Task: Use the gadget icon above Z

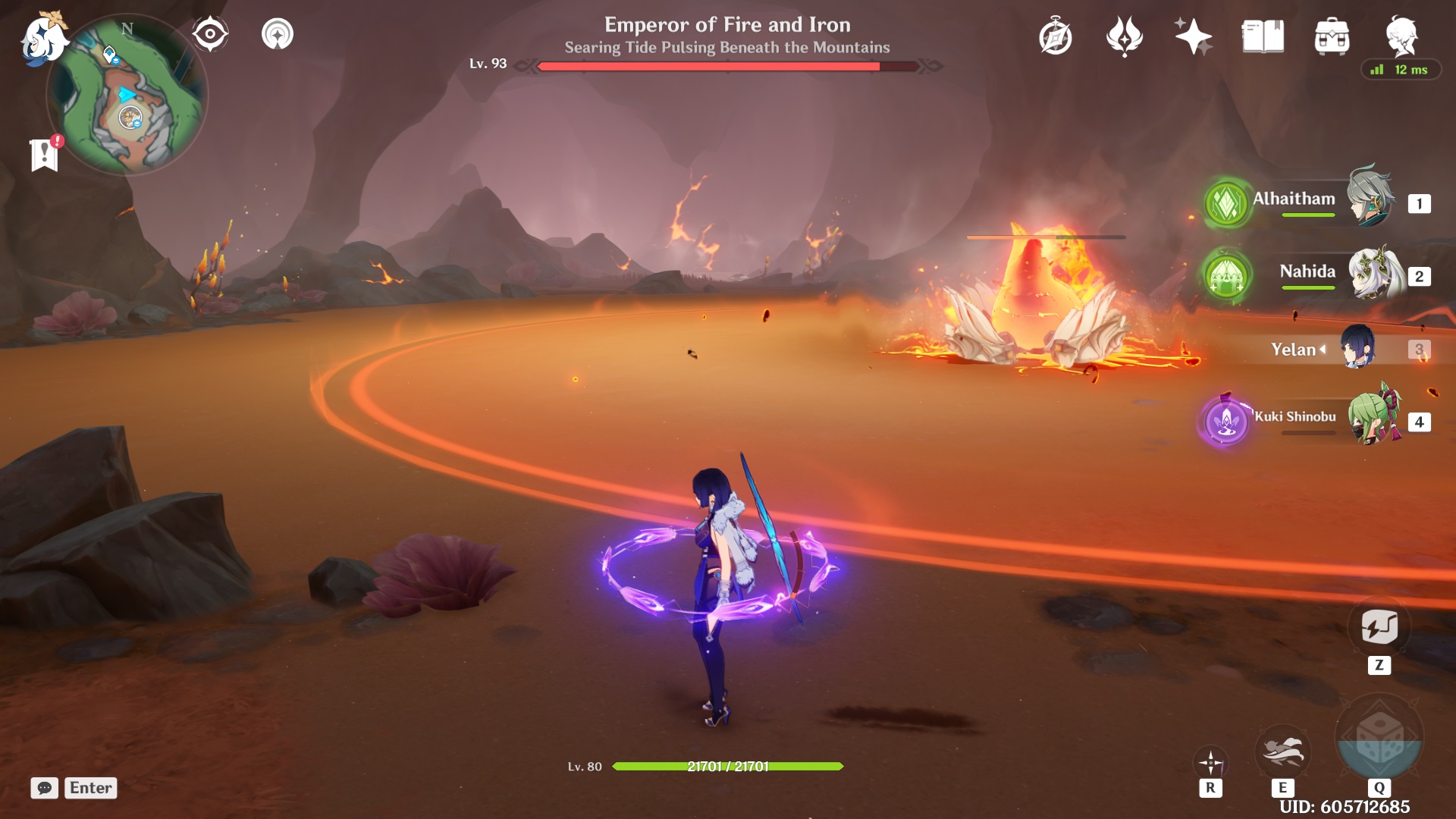Action: (1379, 627)
